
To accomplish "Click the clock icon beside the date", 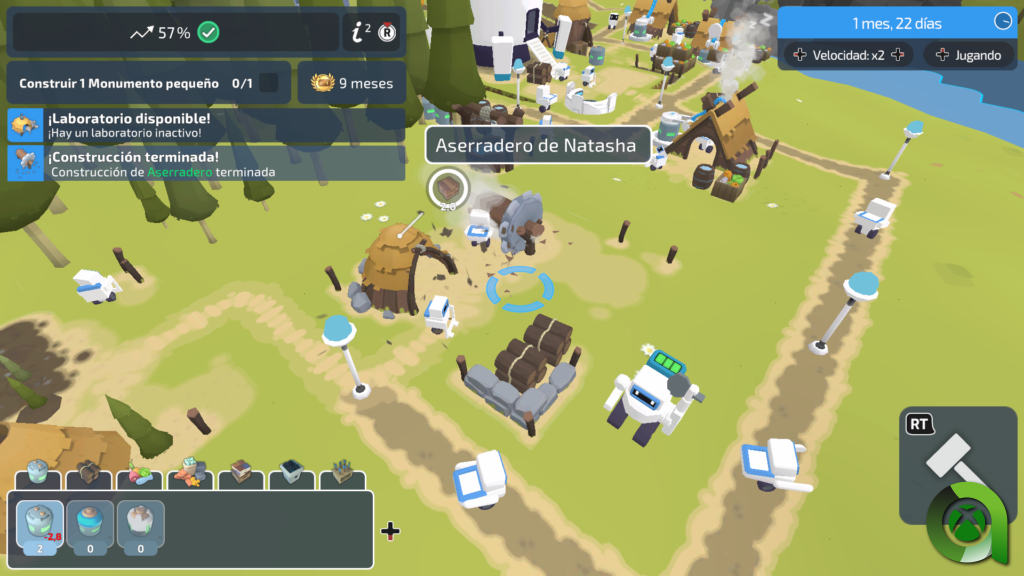I will coord(1003,22).
